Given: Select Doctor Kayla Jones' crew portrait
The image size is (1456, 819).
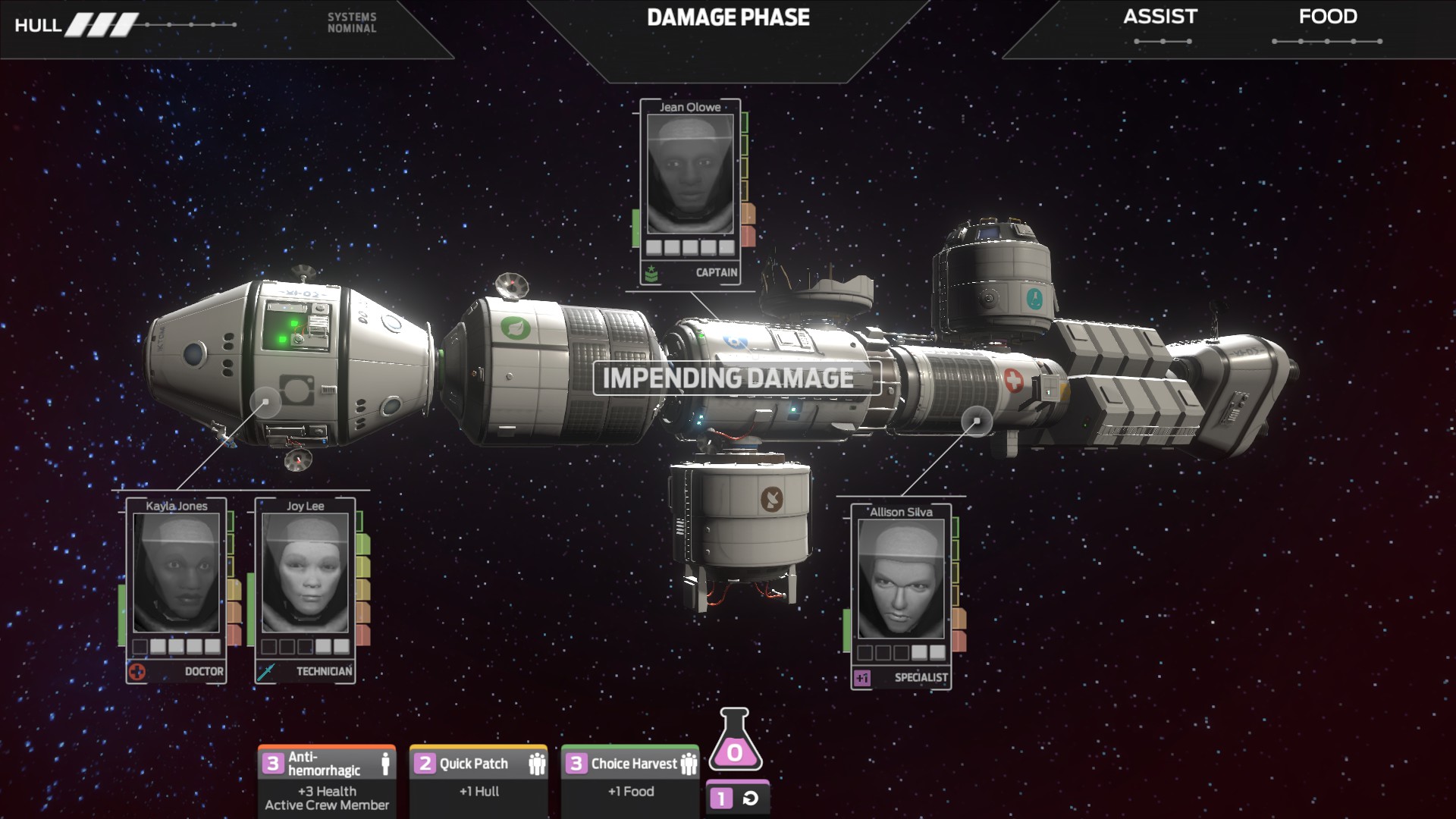Looking at the screenshot, I should pyautogui.click(x=176, y=573).
